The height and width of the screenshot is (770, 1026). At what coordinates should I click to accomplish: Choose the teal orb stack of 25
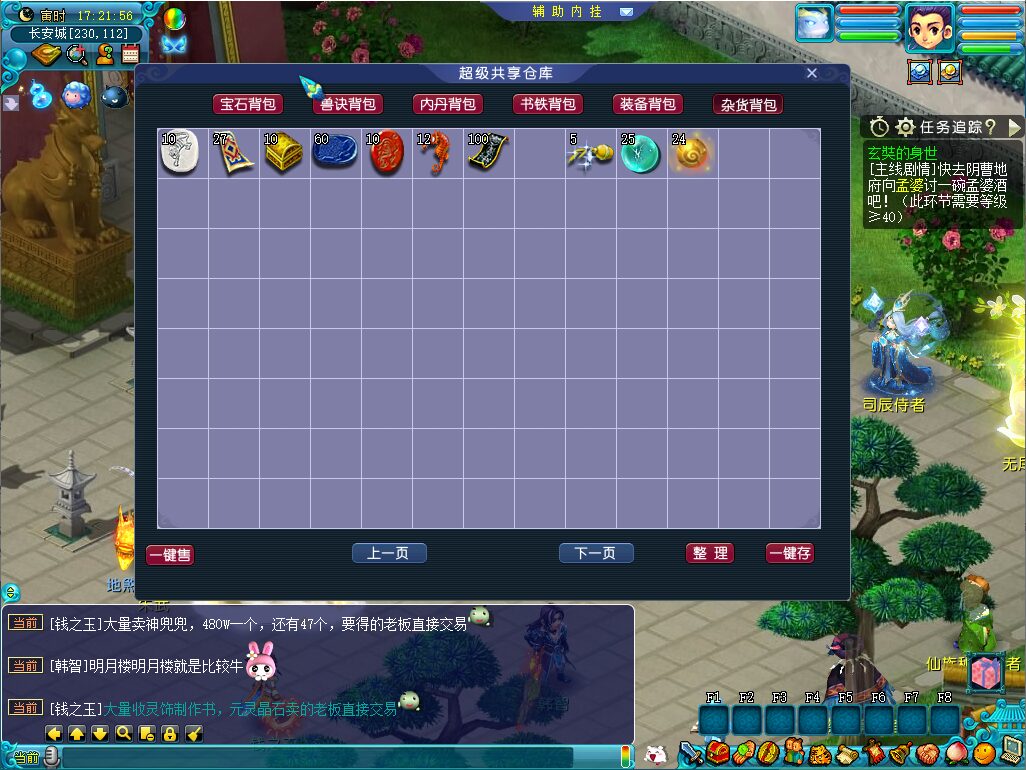point(640,154)
